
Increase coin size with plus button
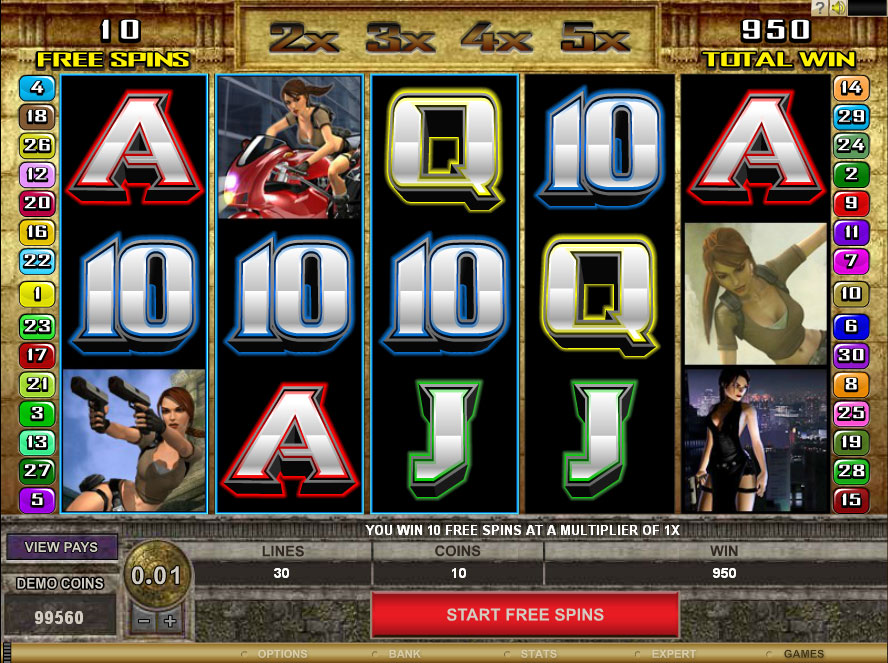(x=169, y=620)
